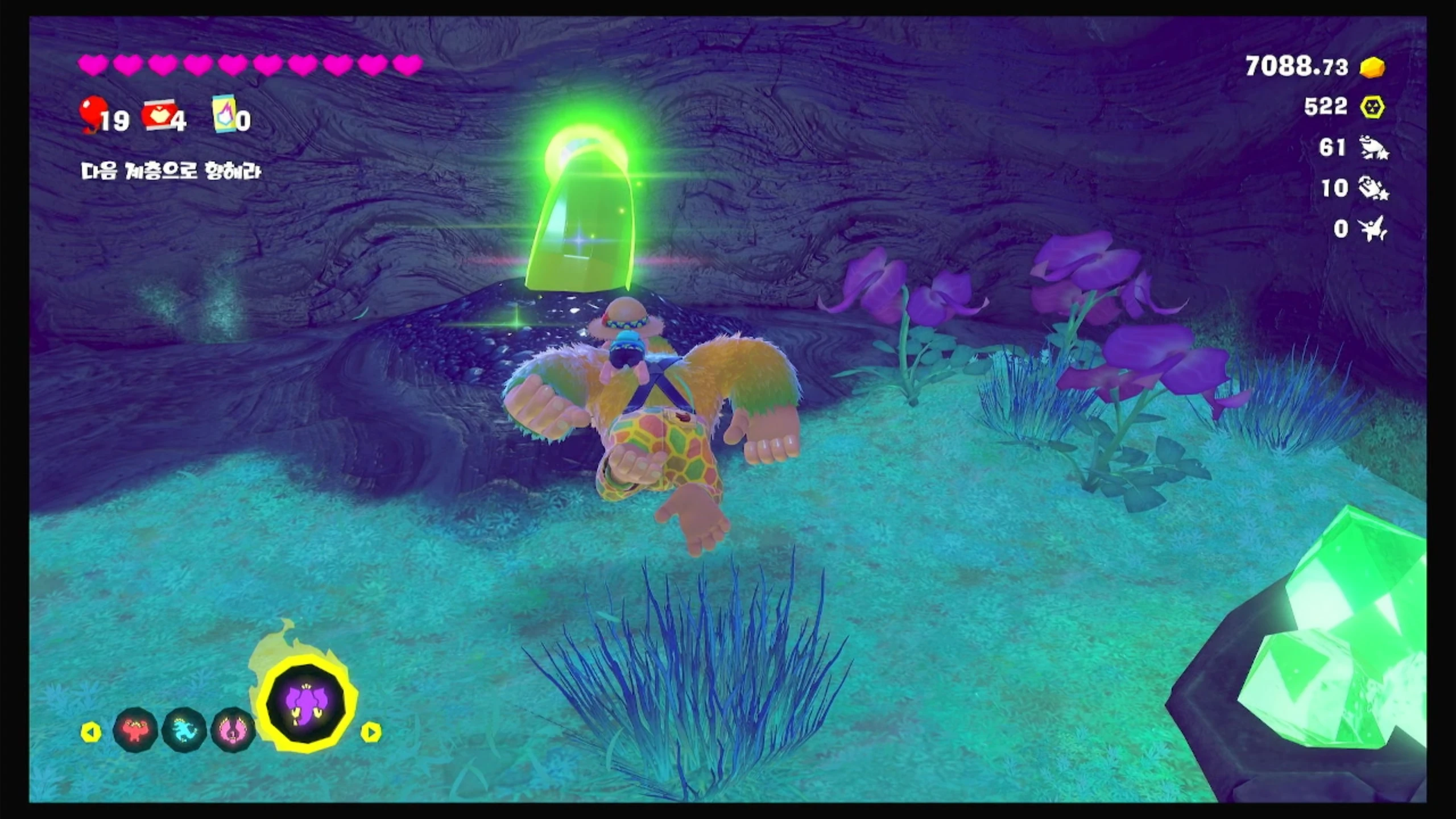This screenshot has width=1456, height=819.
Task: Click the yellow left arrow by Bananza icons
Action: click(x=91, y=732)
